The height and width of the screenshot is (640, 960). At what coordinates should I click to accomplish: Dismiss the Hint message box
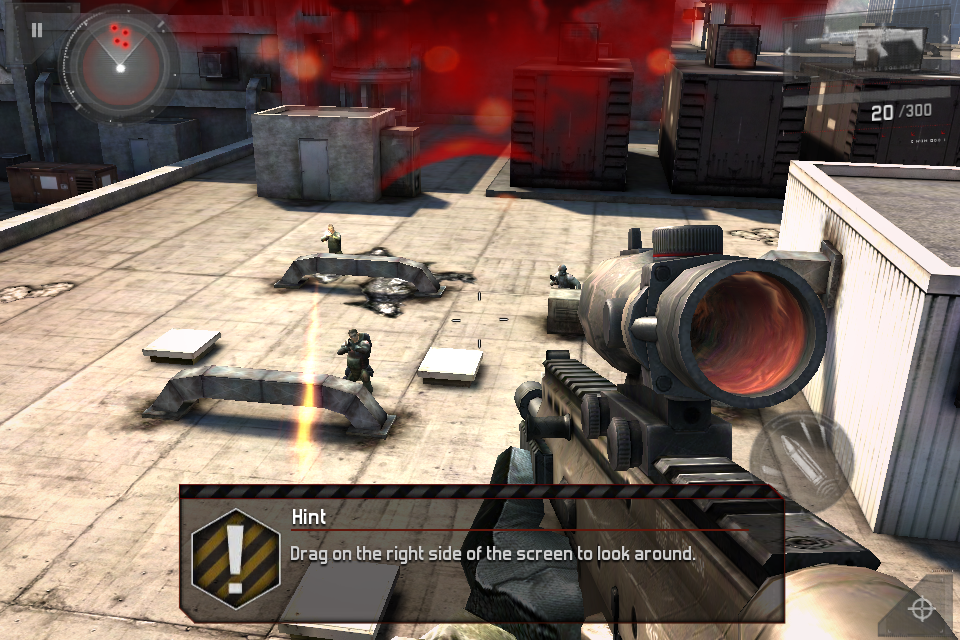click(480, 553)
